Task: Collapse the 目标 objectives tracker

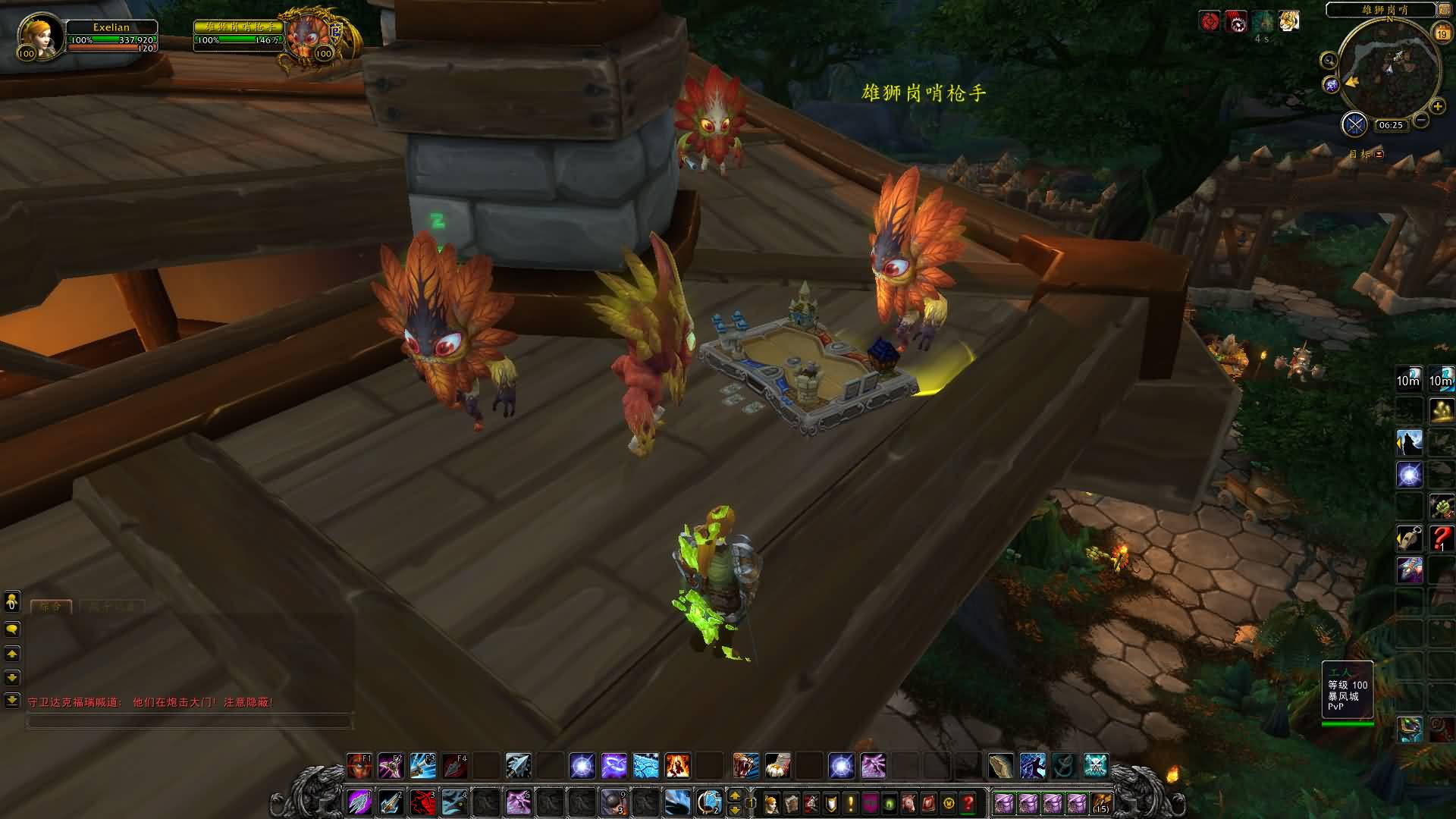Action: (x=1379, y=154)
